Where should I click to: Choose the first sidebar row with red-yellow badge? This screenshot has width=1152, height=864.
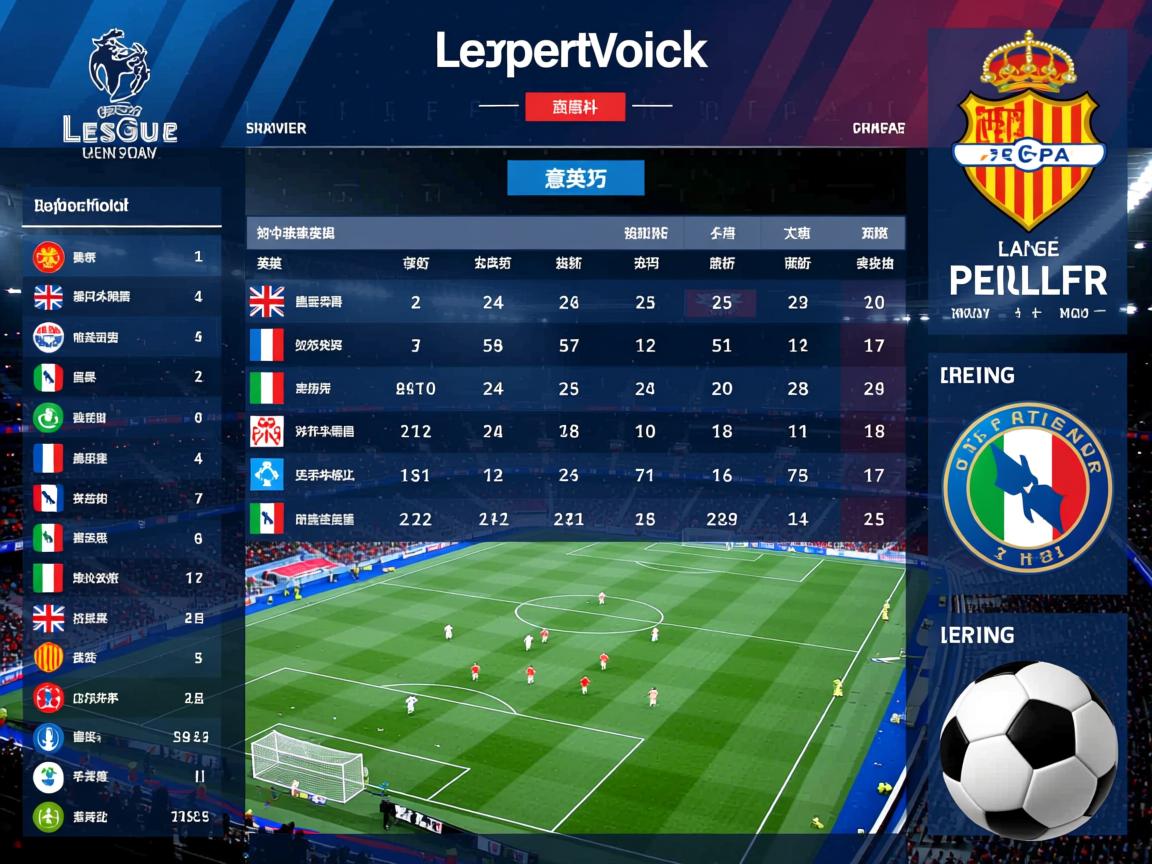tap(122, 257)
